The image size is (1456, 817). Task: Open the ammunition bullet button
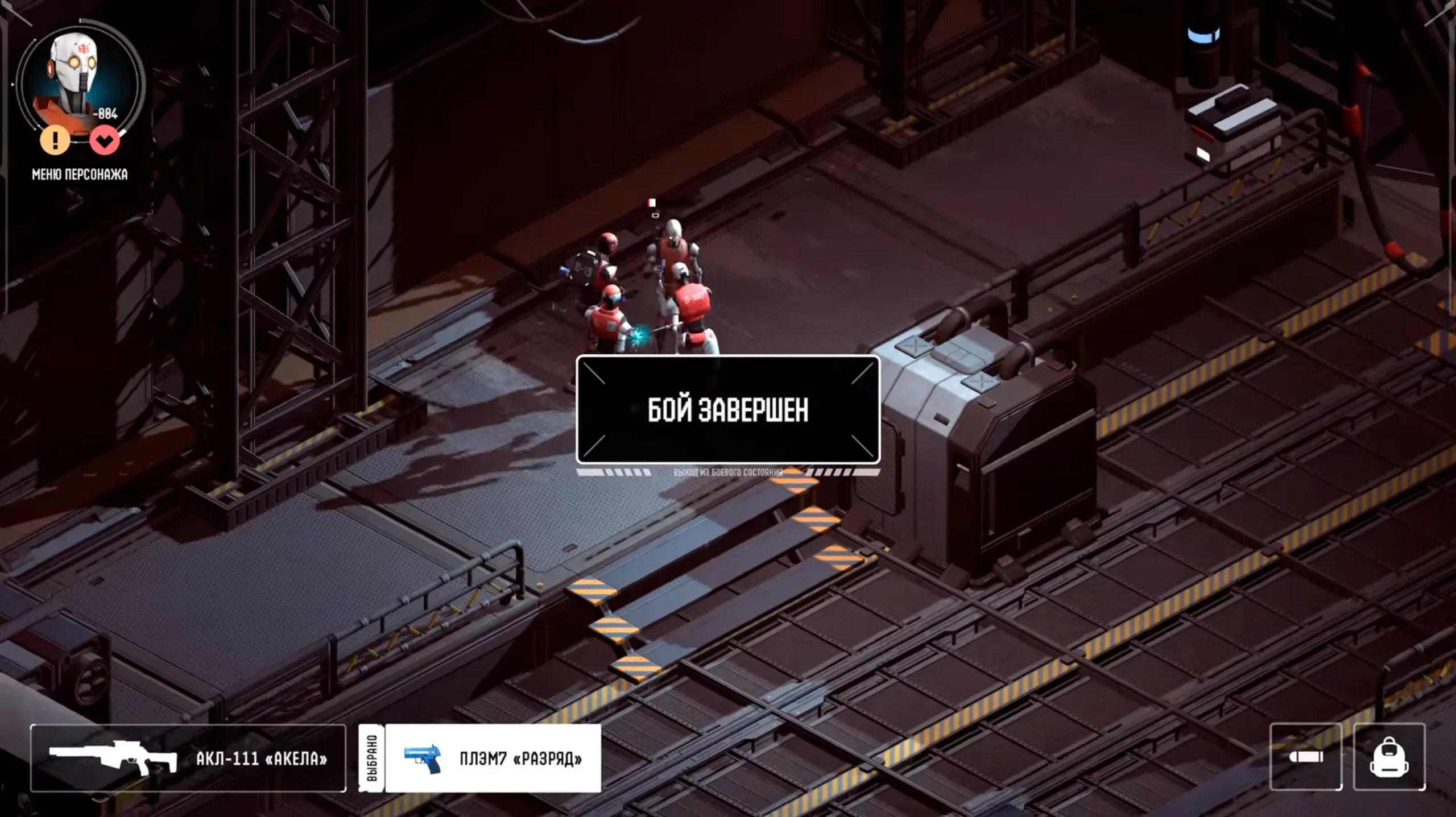[x=1306, y=757]
